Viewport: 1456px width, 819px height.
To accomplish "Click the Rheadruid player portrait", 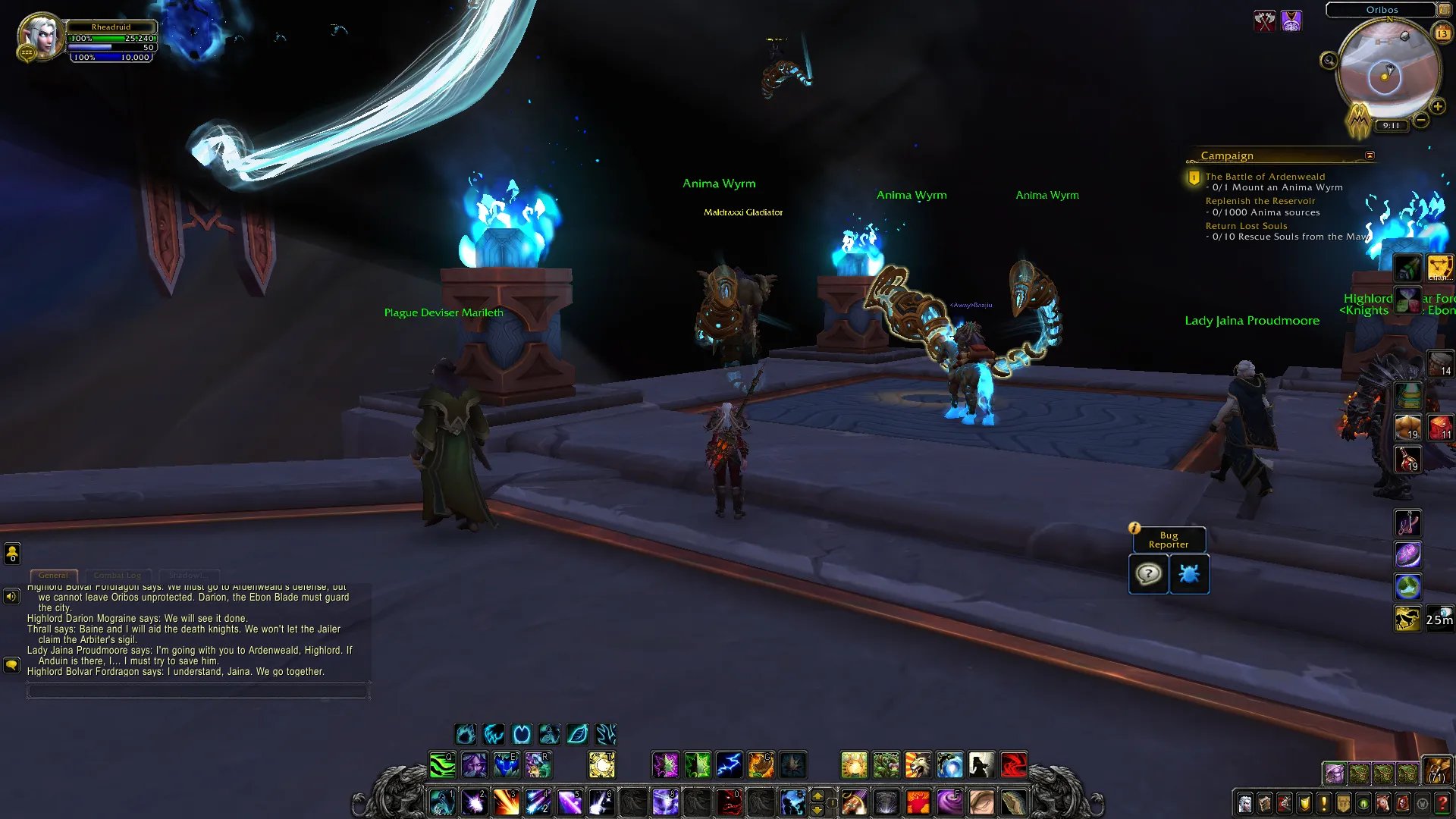I will point(40,36).
